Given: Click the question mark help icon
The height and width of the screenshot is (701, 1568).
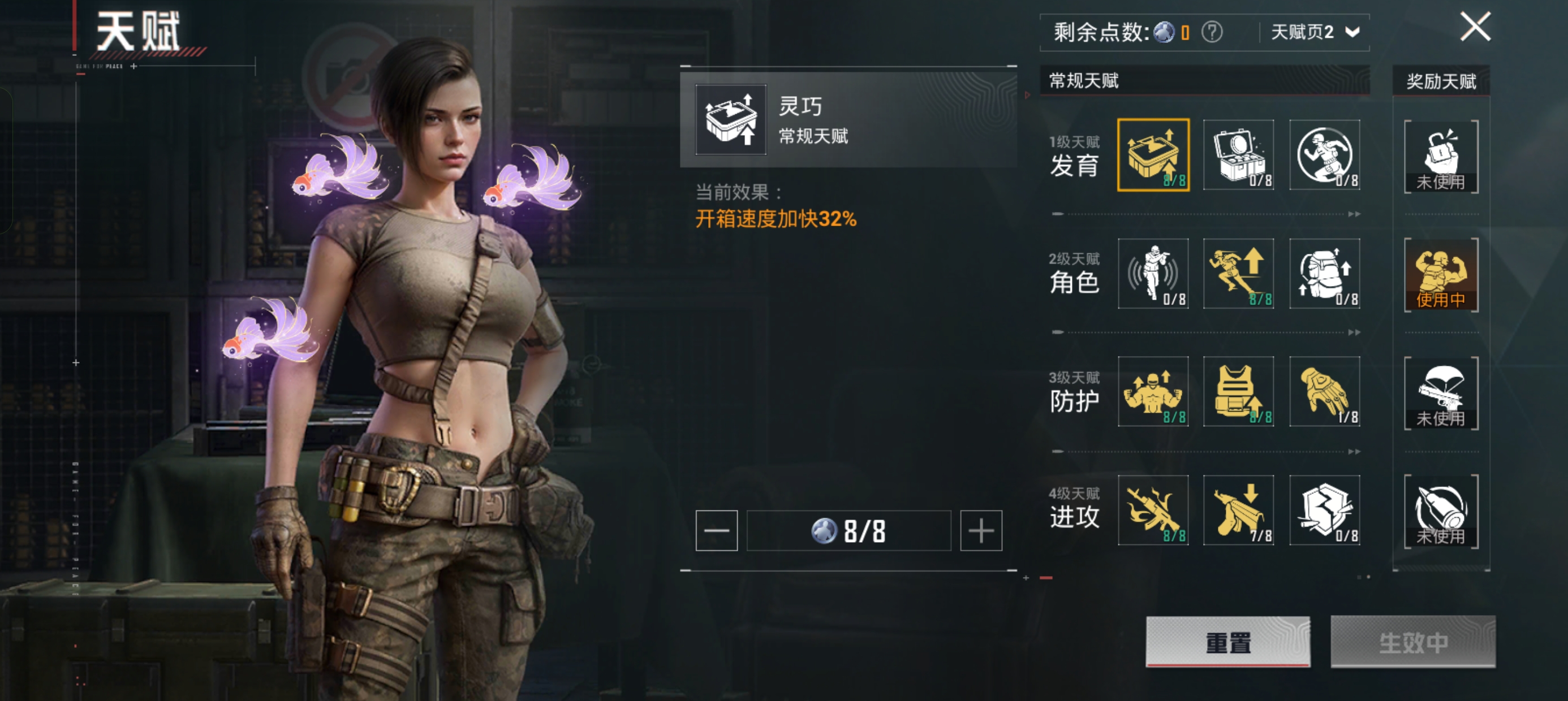Looking at the screenshot, I should [1211, 32].
